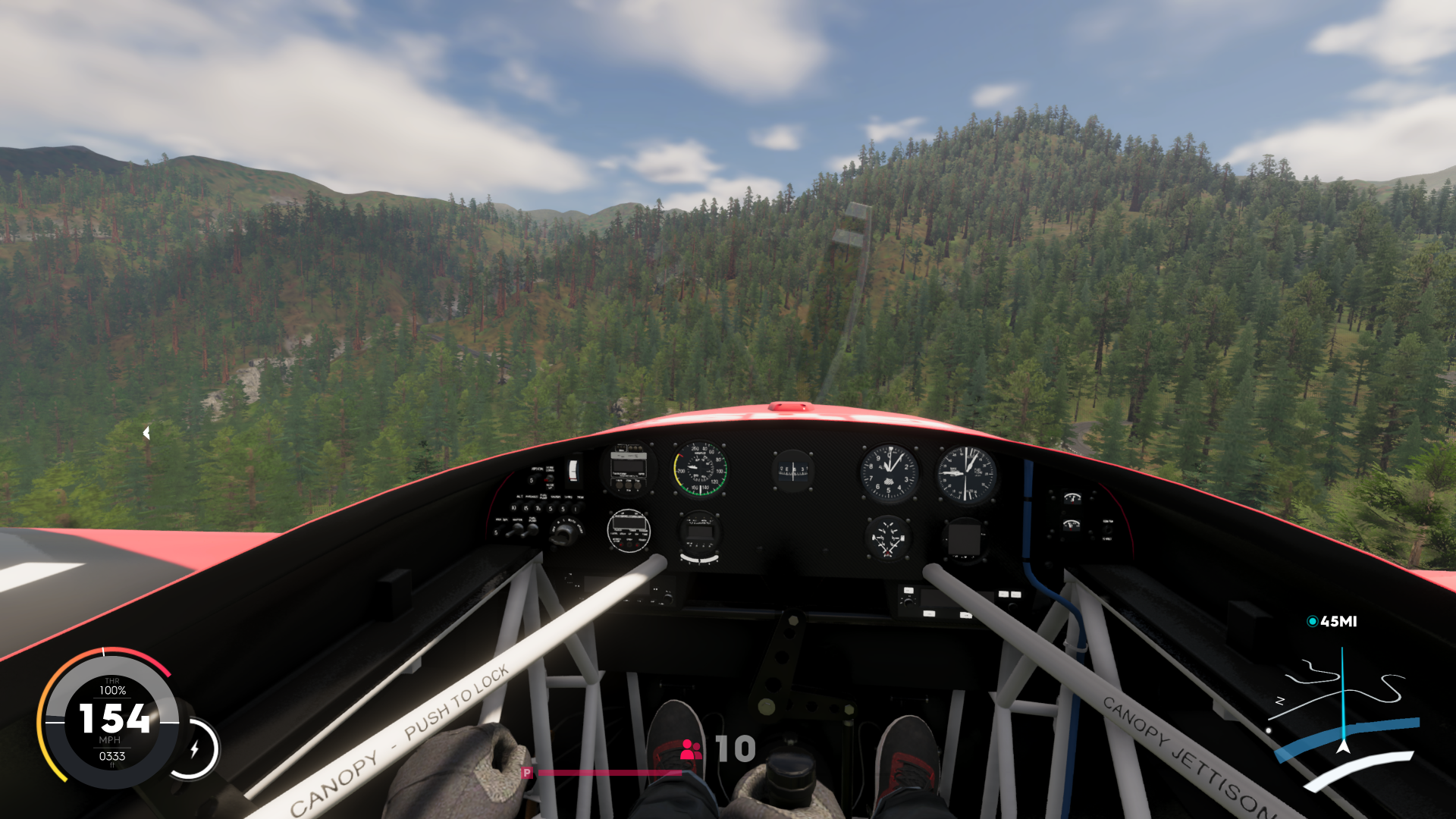Image resolution: width=1456 pixels, height=819 pixels.
Task: Click the altitude readout showing 0333 ft
Action: [112, 755]
